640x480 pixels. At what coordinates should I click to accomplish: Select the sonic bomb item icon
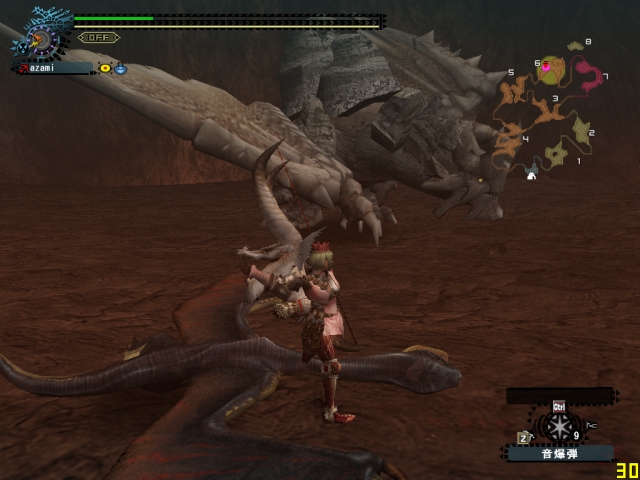[x=558, y=427]
